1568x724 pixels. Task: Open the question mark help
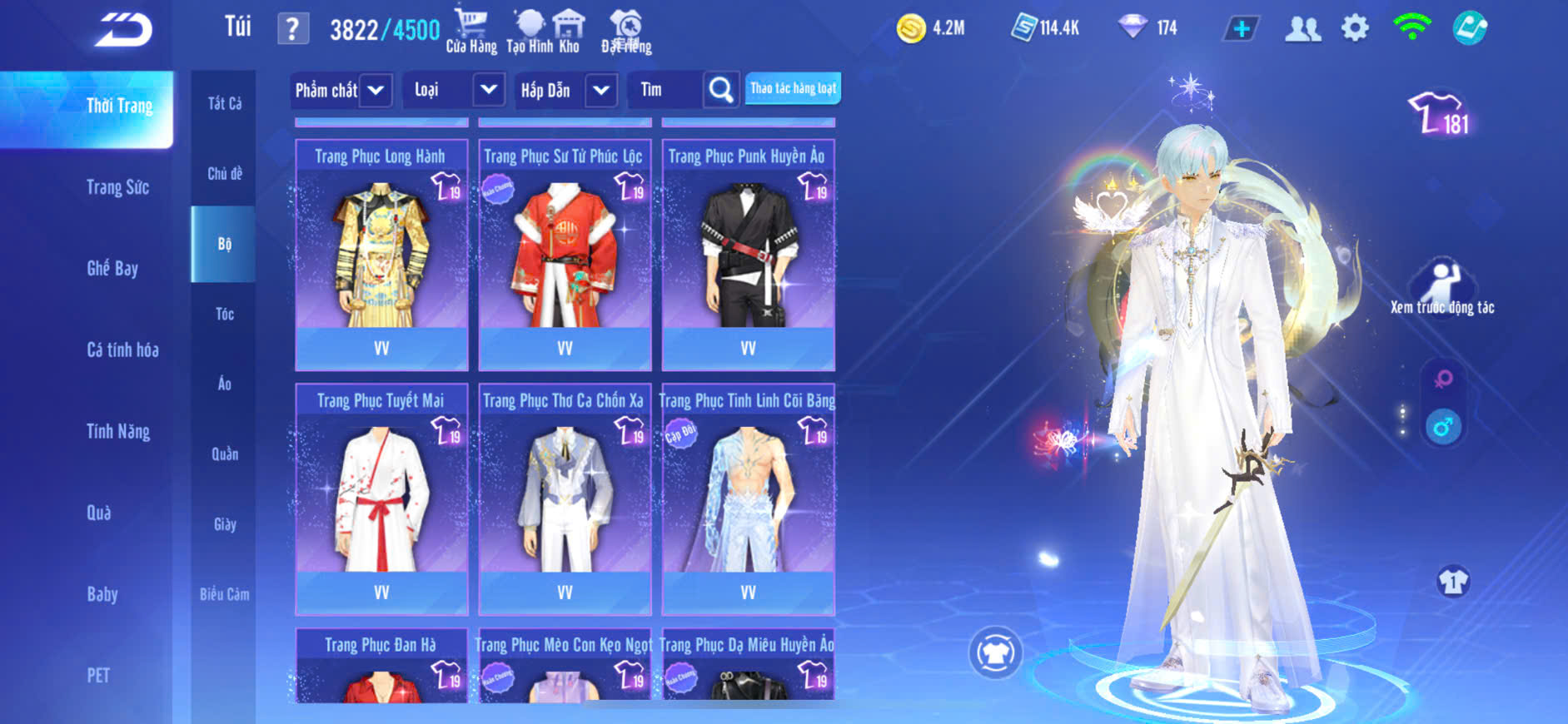click(x=292, y=29)
